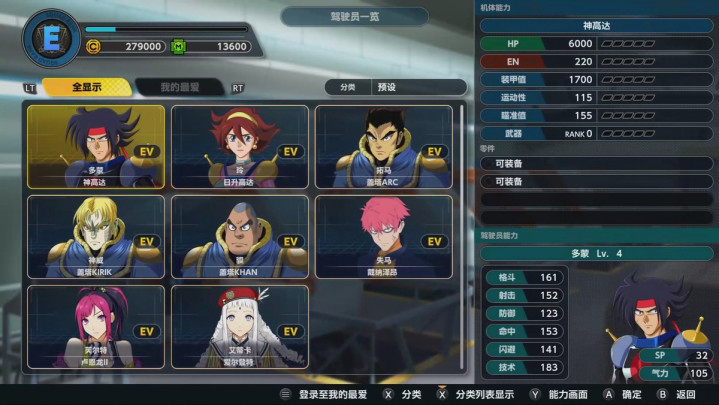Switch to the 全显示 tab
Image resolution: width=719 pixels, height=405 pixels.
(86, 87)
